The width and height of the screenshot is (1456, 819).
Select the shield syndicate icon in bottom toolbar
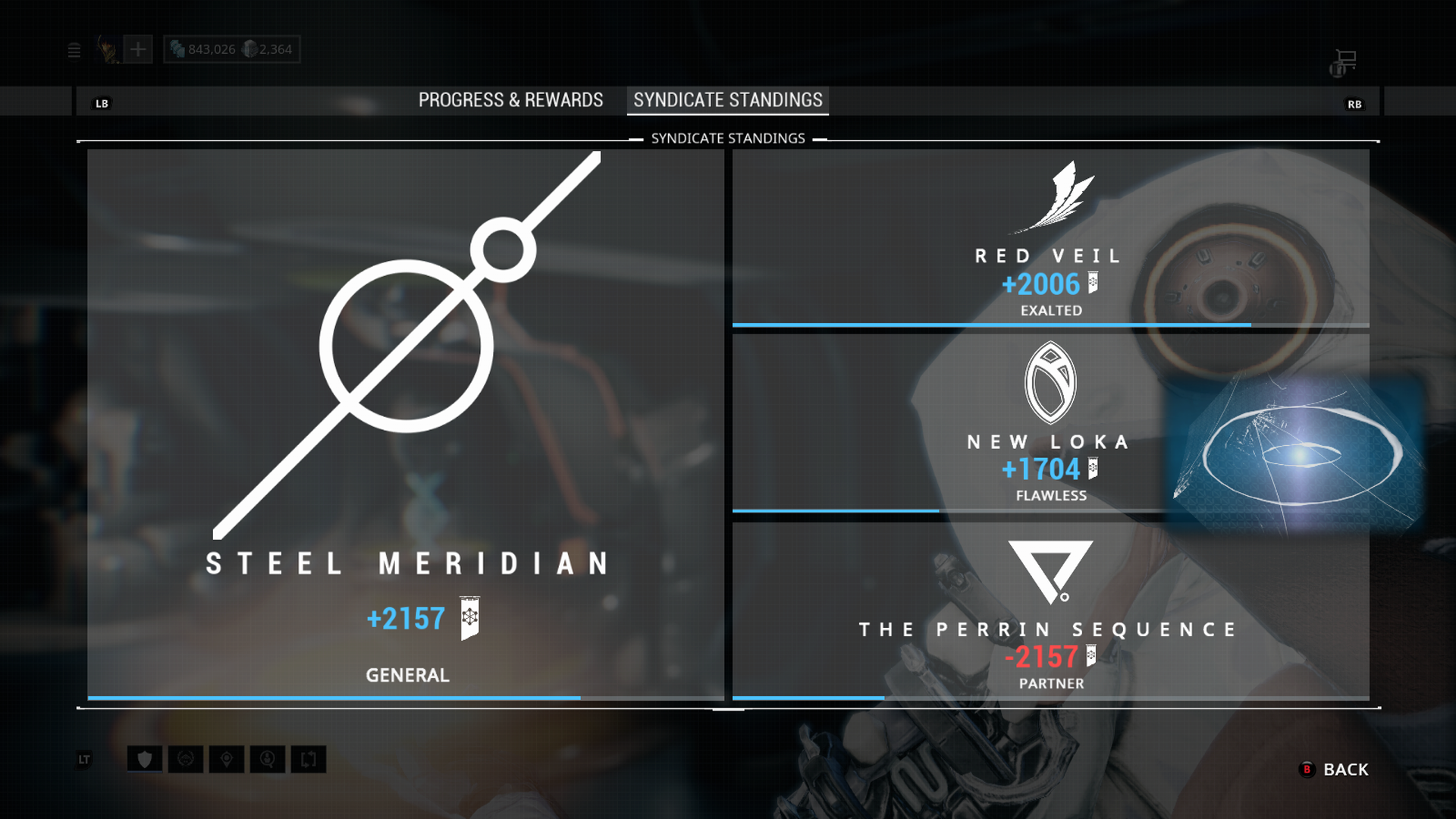144,759
